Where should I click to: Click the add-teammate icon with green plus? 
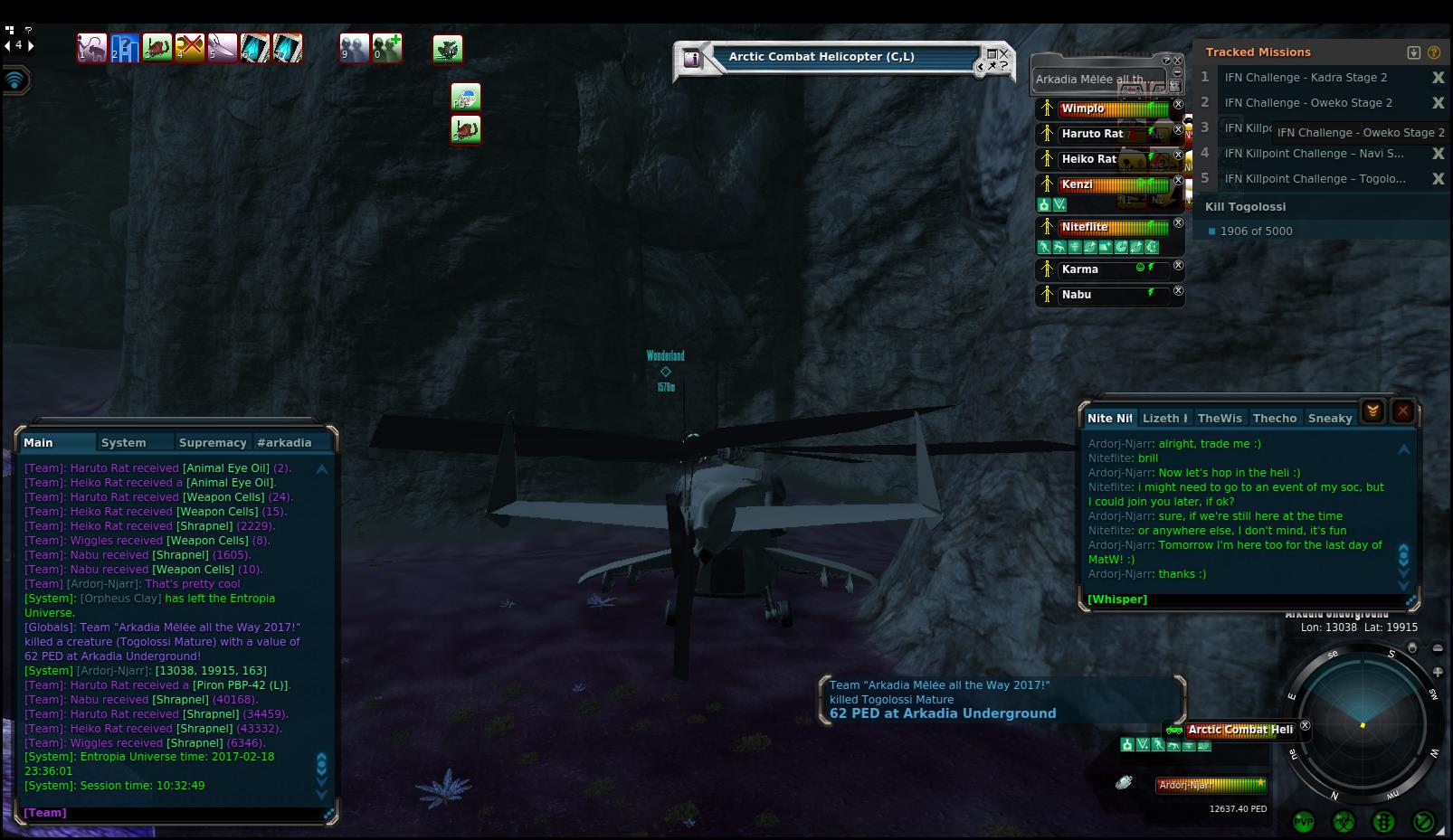click(387, 48)
